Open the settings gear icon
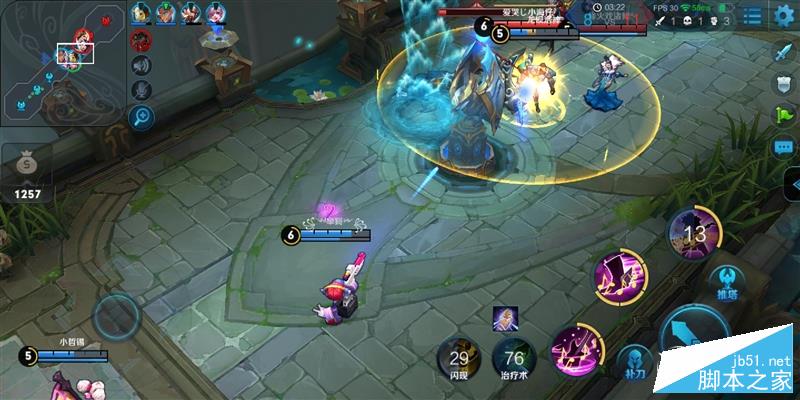 tap(783, 17)
